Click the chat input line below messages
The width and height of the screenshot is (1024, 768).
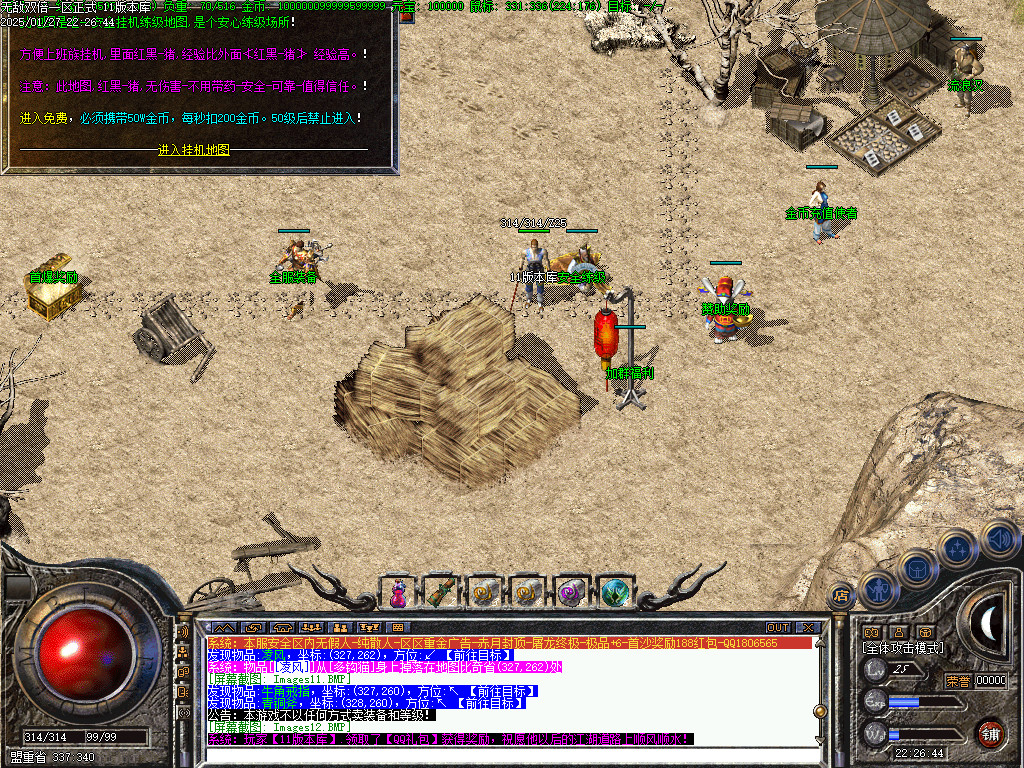coord(500,755)
